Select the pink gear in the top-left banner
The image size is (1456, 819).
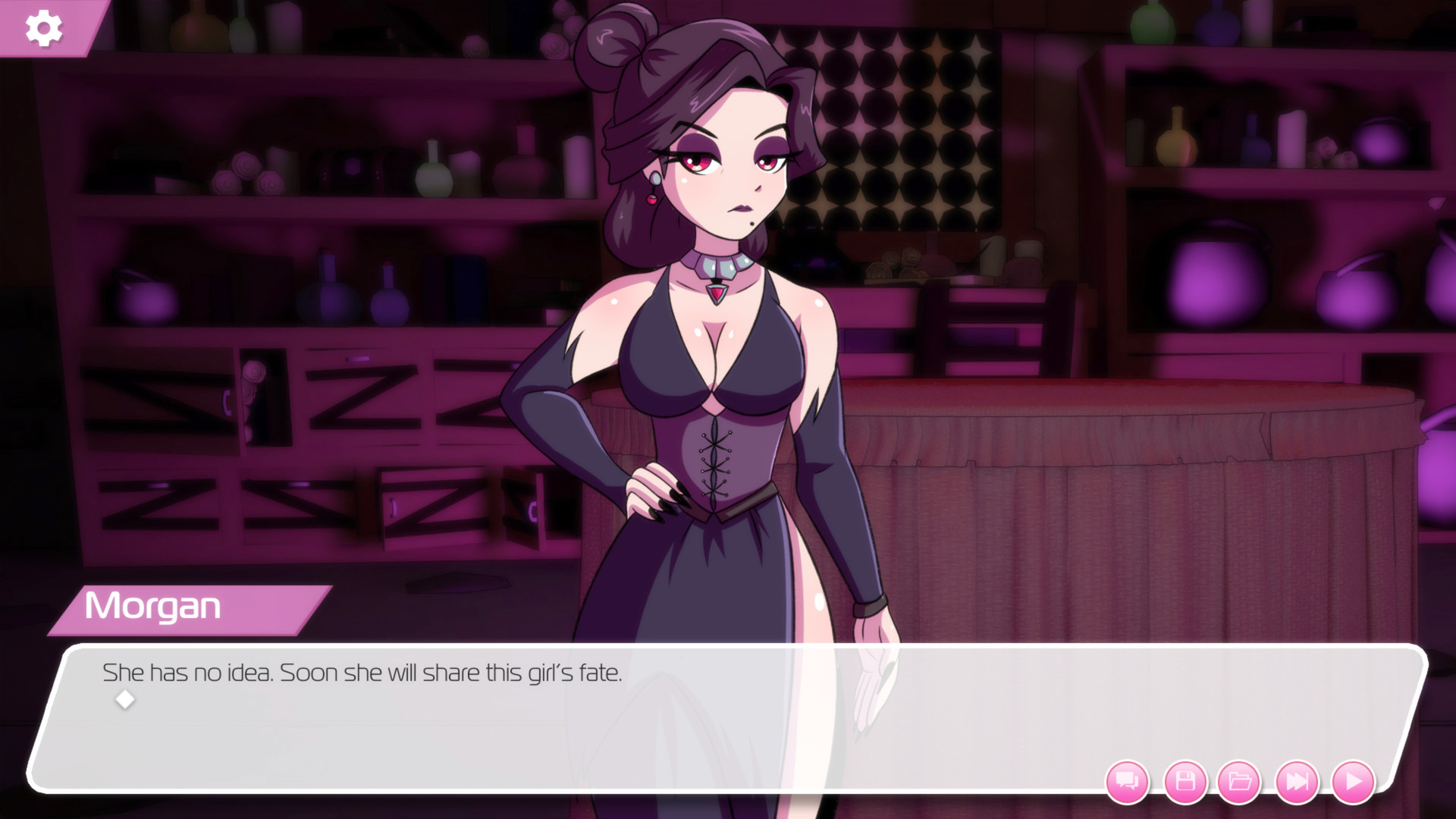tap(43, 29)
